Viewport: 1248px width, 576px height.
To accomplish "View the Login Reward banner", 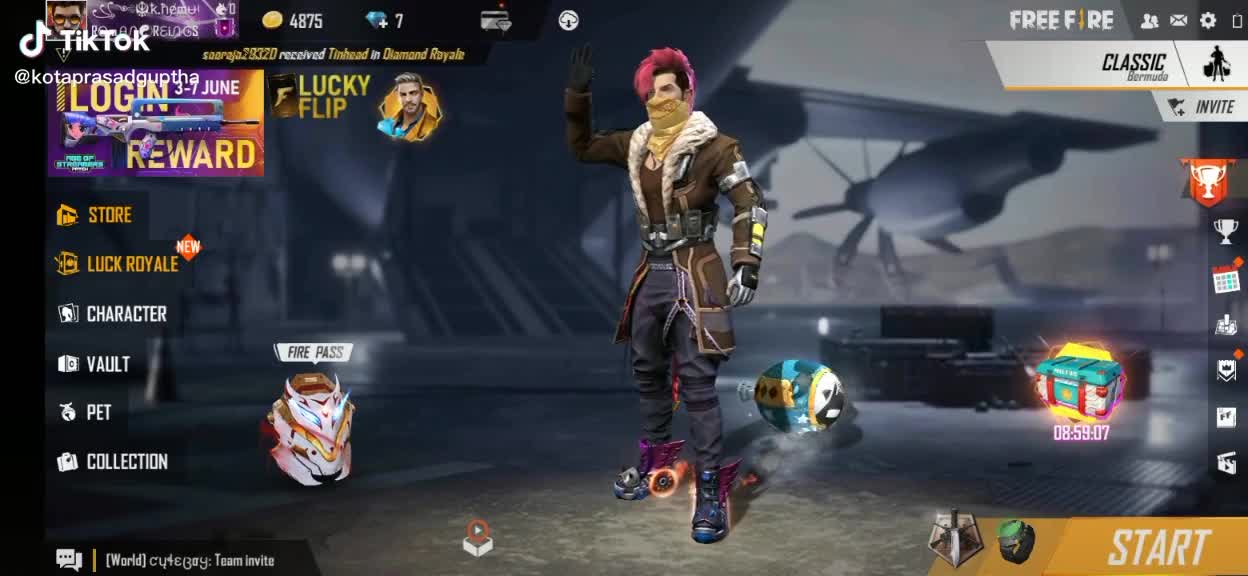I will [x=156, y=123].
